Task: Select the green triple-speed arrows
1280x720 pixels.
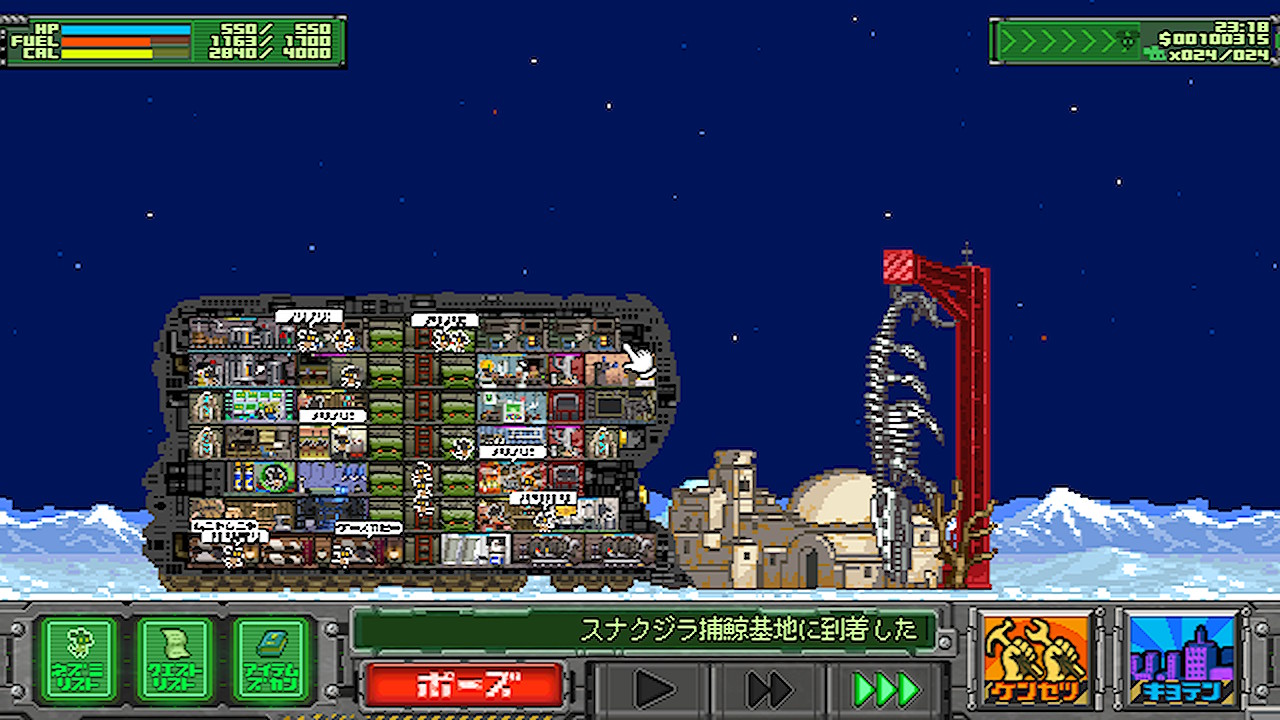Action: (885, 689)
